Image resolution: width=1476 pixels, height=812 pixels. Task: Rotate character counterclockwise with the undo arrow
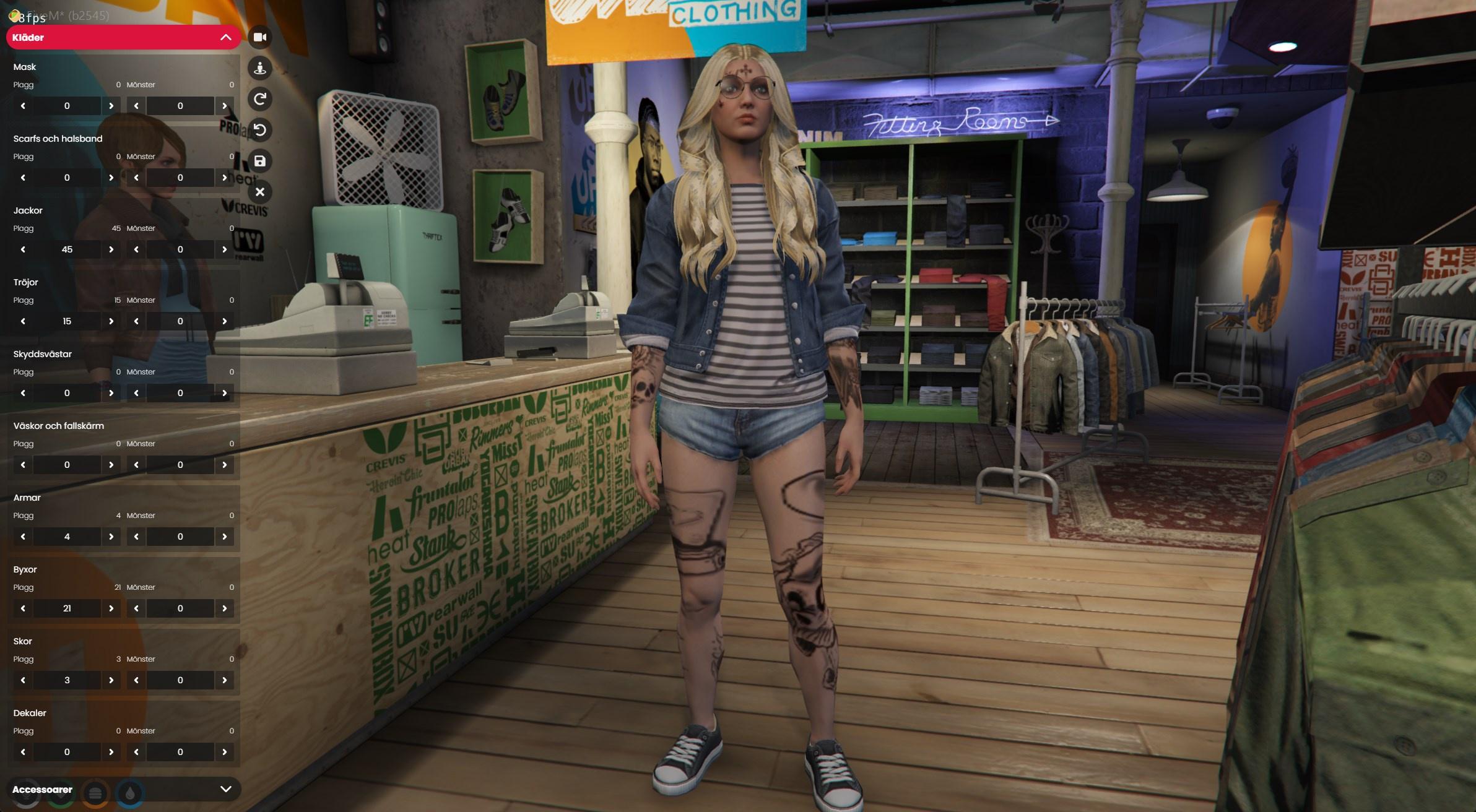pyautogui.click(x=260, y=130)
